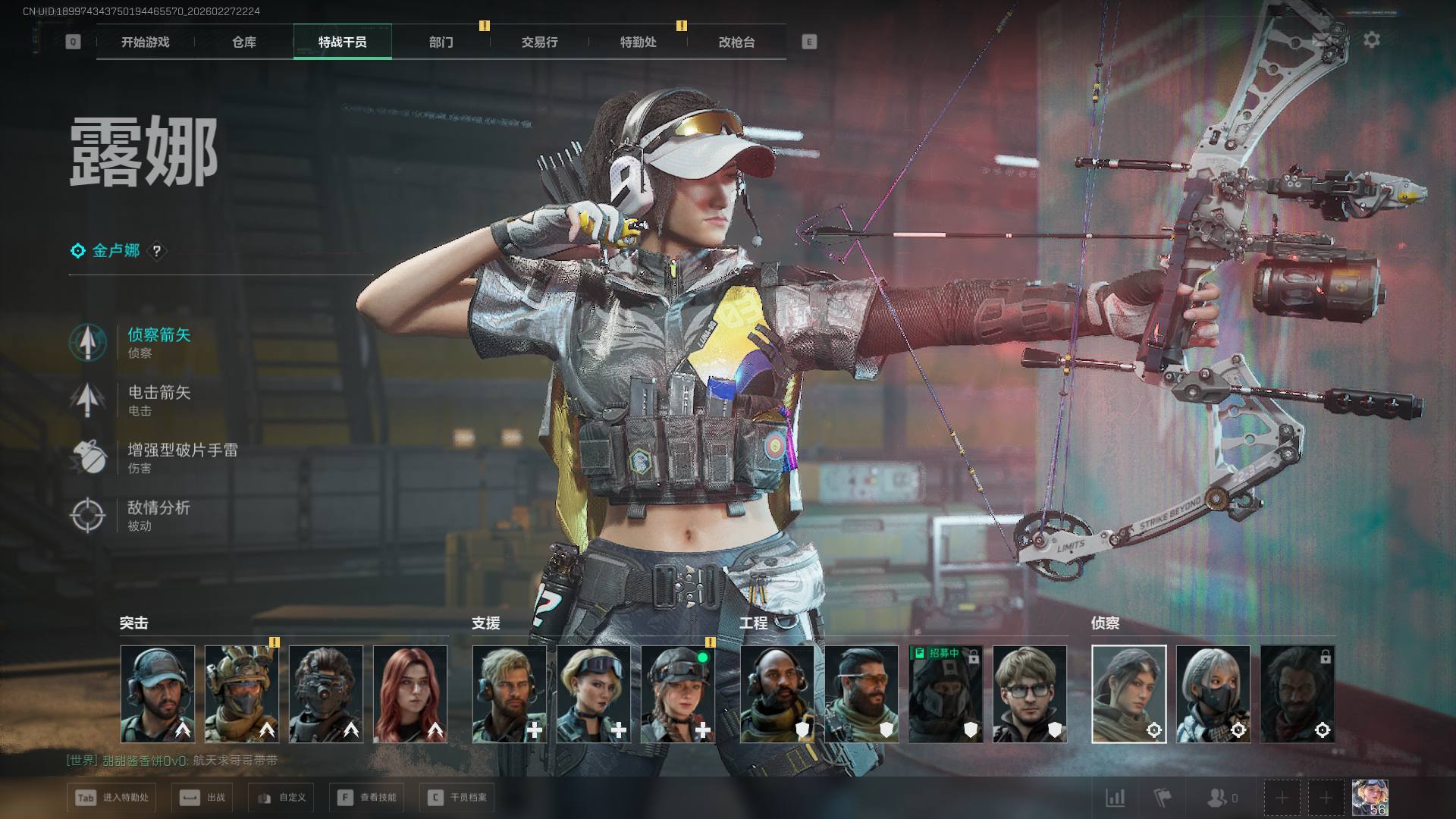Click the question mark next to 金卢娜
This screenshot has width=1456, height=819.
pos(156,251)
